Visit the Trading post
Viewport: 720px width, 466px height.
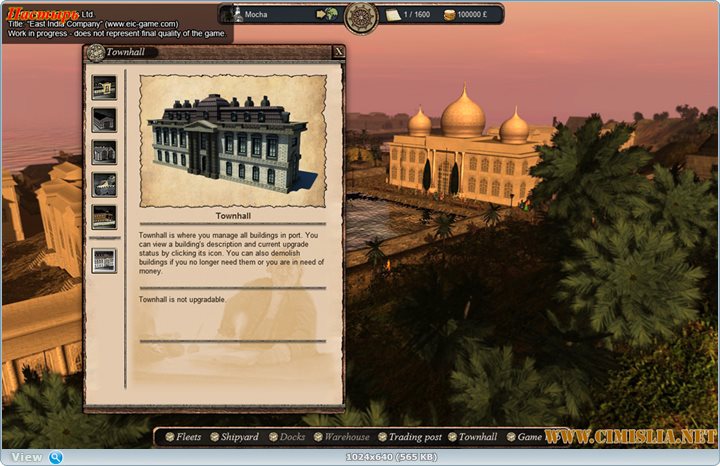[x=414, y=437]
